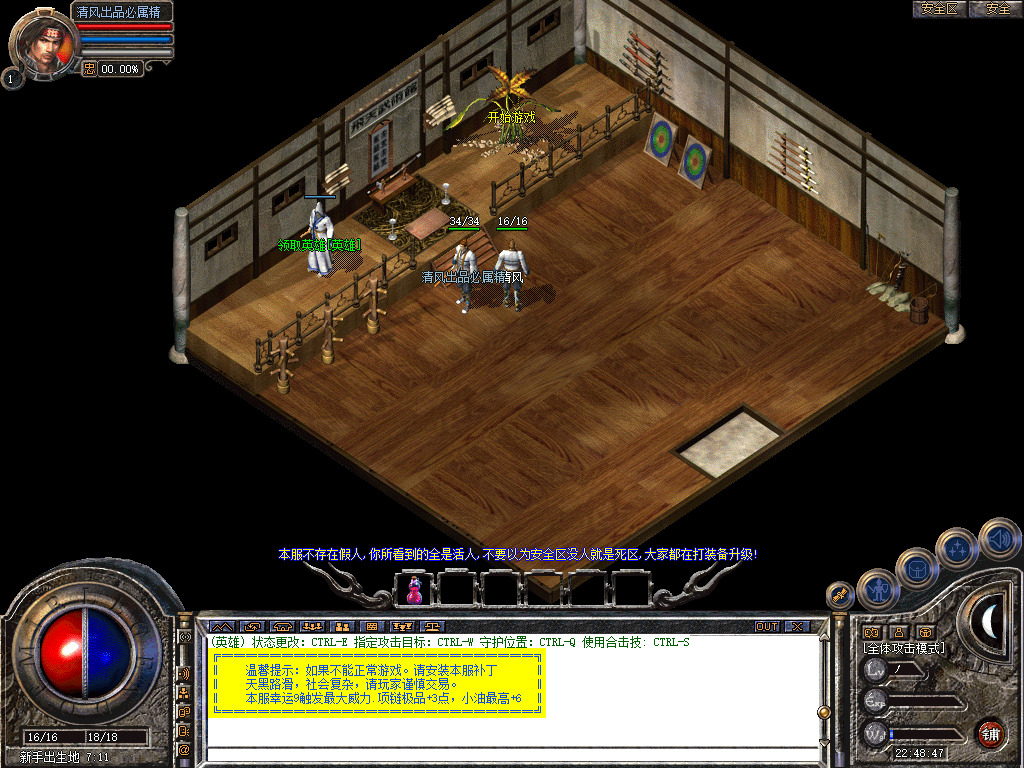
Task: Click the small orange satellite icon
Action: point(840,595)
